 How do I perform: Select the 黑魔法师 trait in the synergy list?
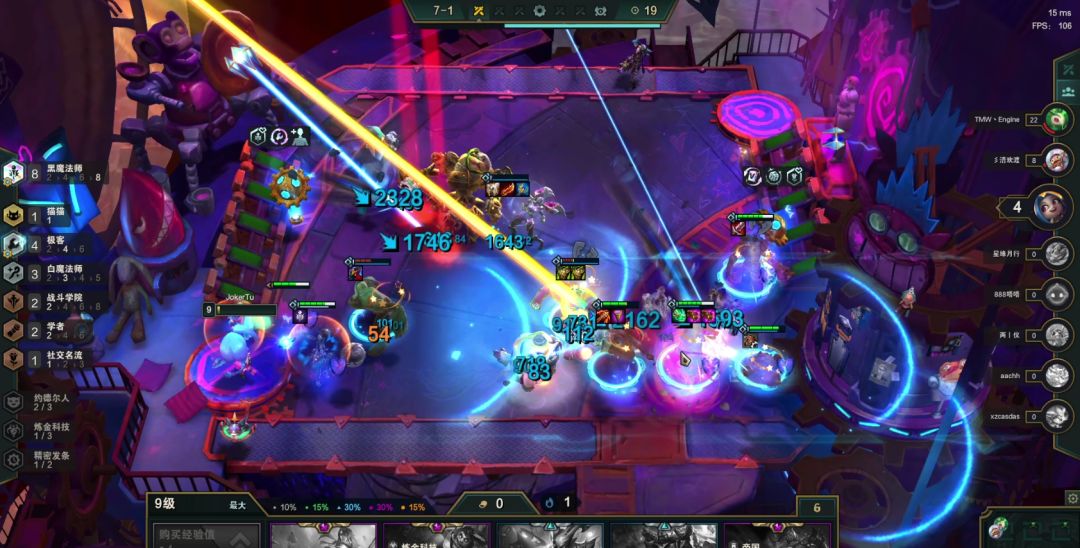point(60,173)
